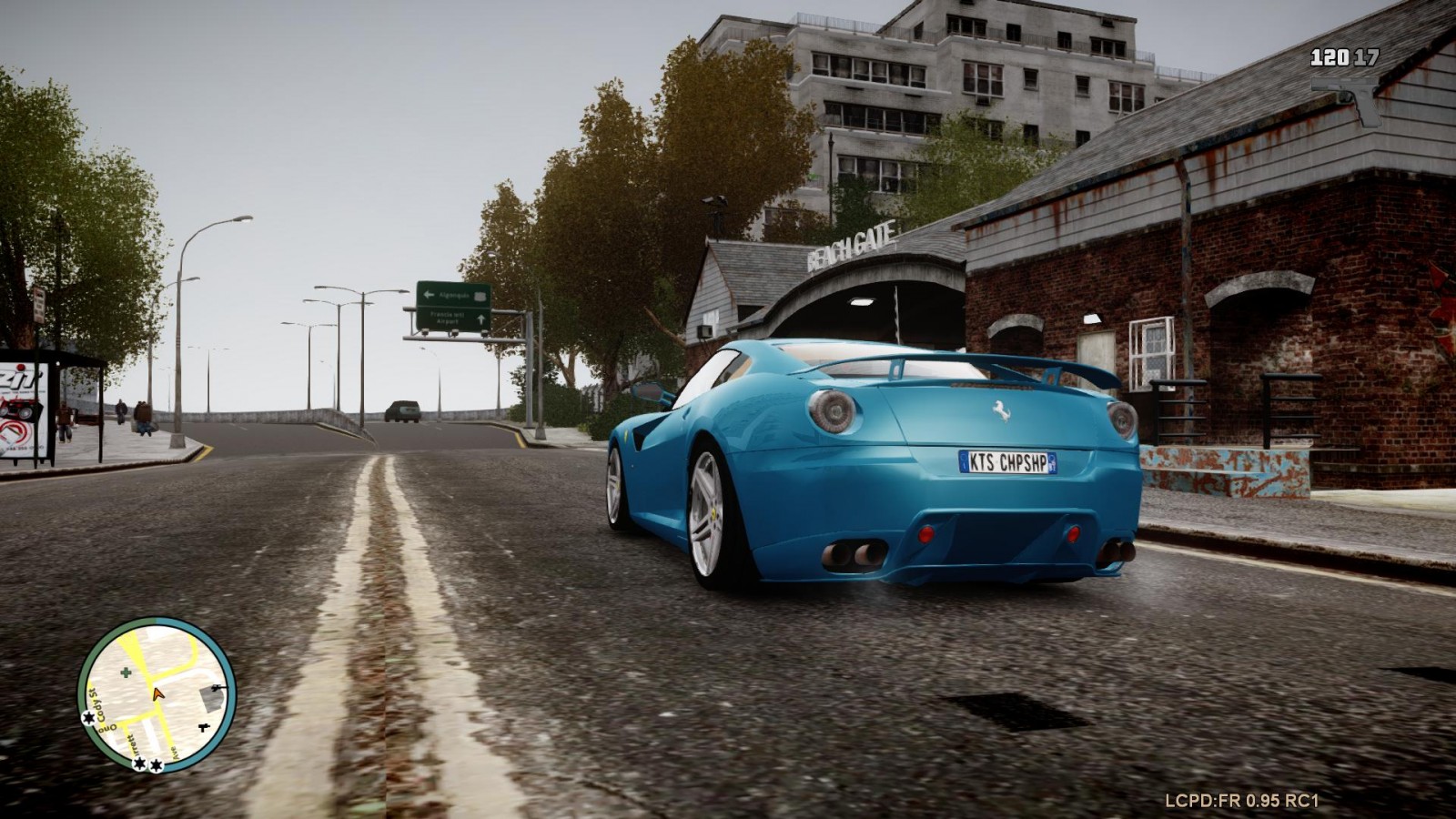The image size is (1456, 819).
Task: Click the star marker beside Cody St
Action: pyautogui.click(x=89, y=718)
